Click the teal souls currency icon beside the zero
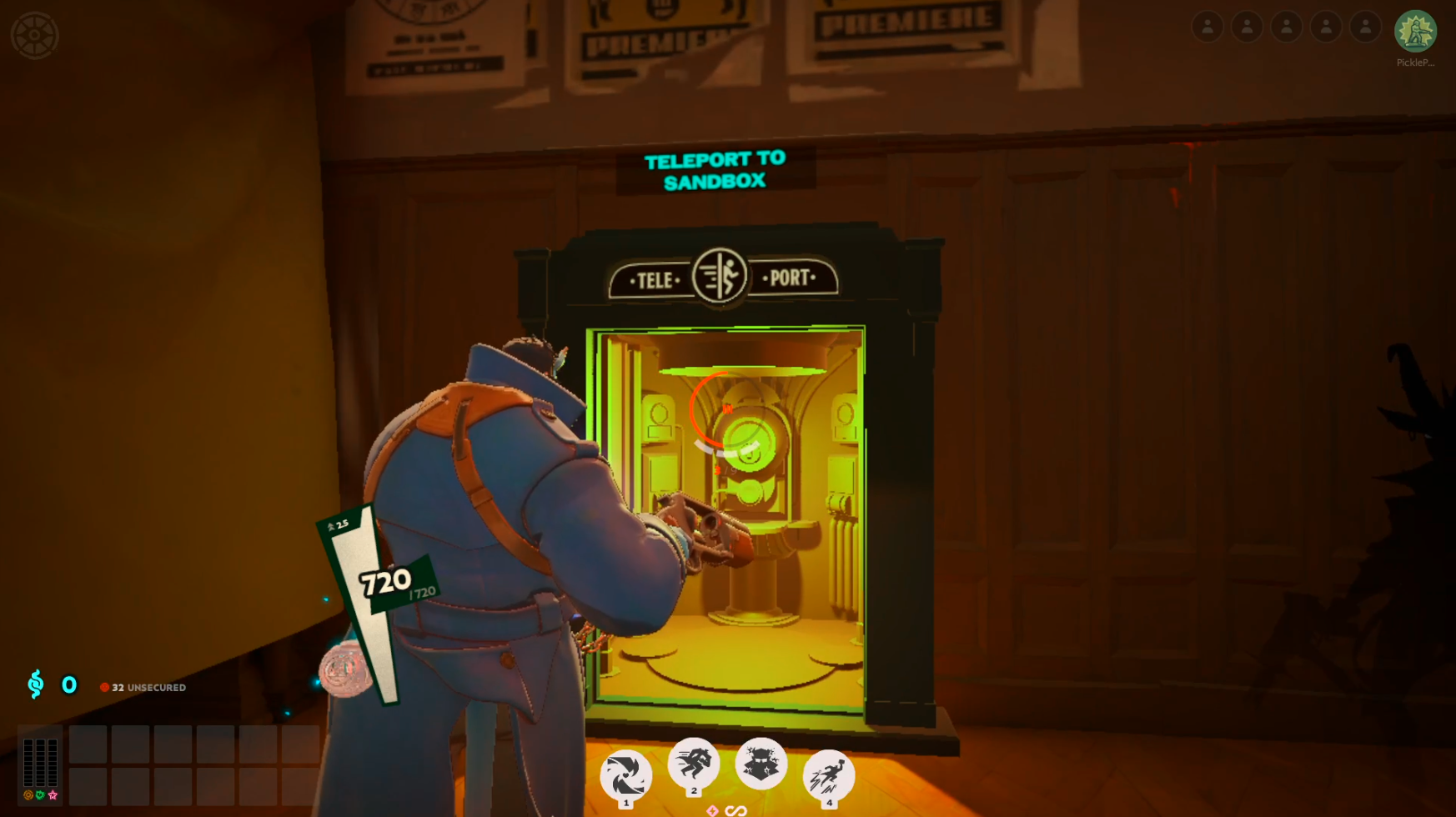This screenshot has height=817, width=1456. point(35,686)
